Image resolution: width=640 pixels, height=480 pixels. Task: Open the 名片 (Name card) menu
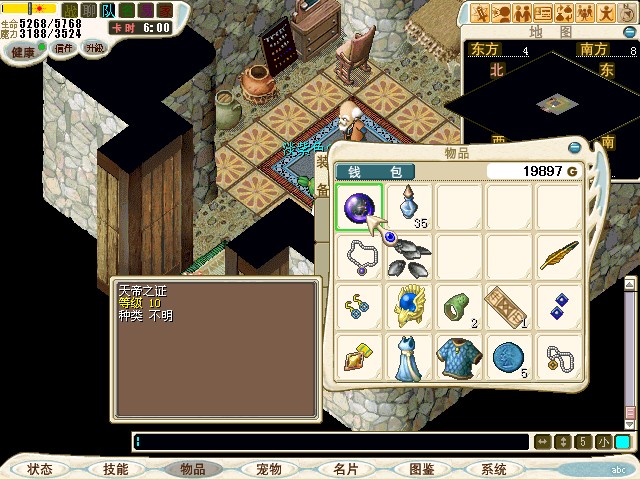click(x=345, y=469)
